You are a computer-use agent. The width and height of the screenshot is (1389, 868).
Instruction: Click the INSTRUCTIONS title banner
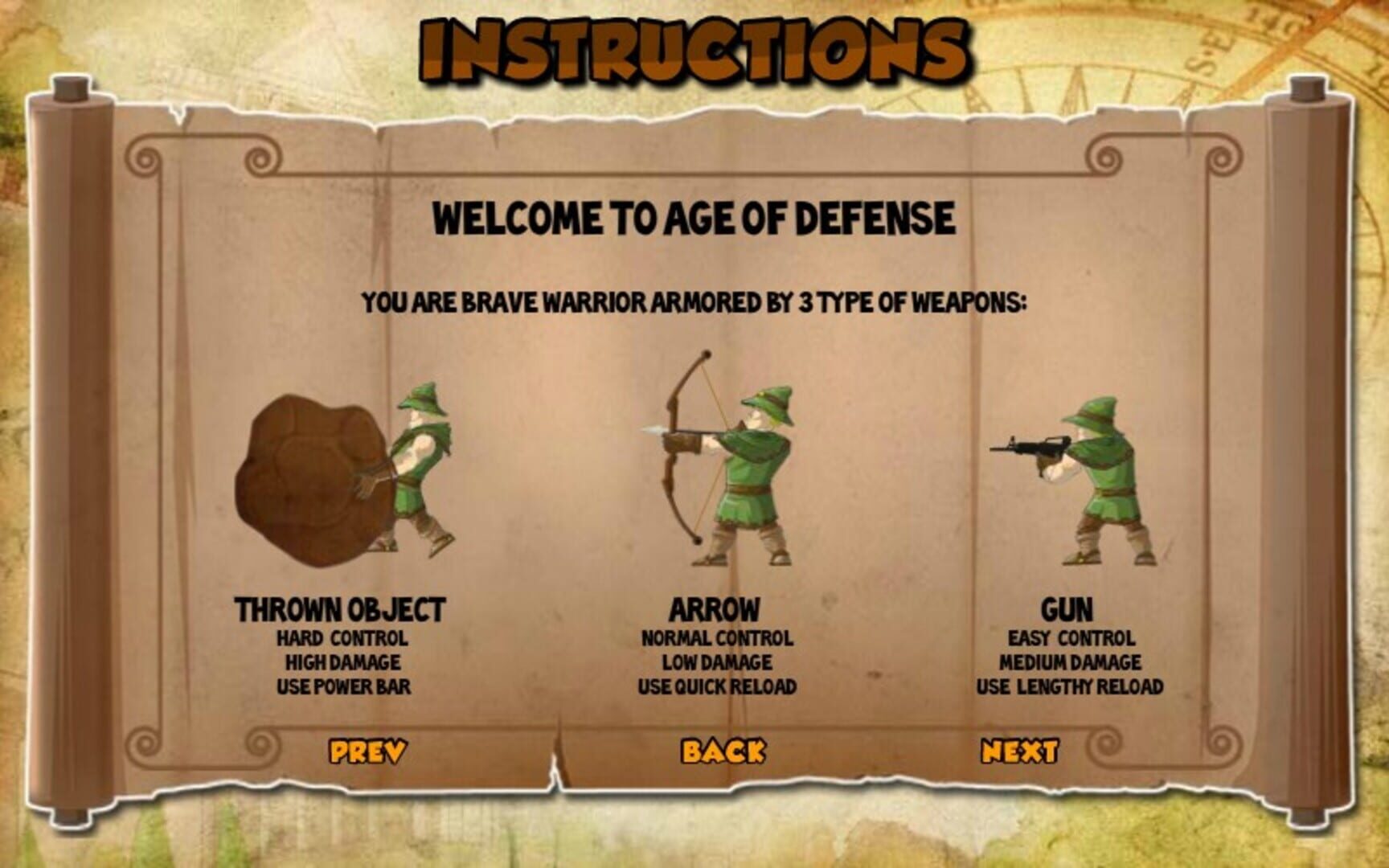pos(691,48)
